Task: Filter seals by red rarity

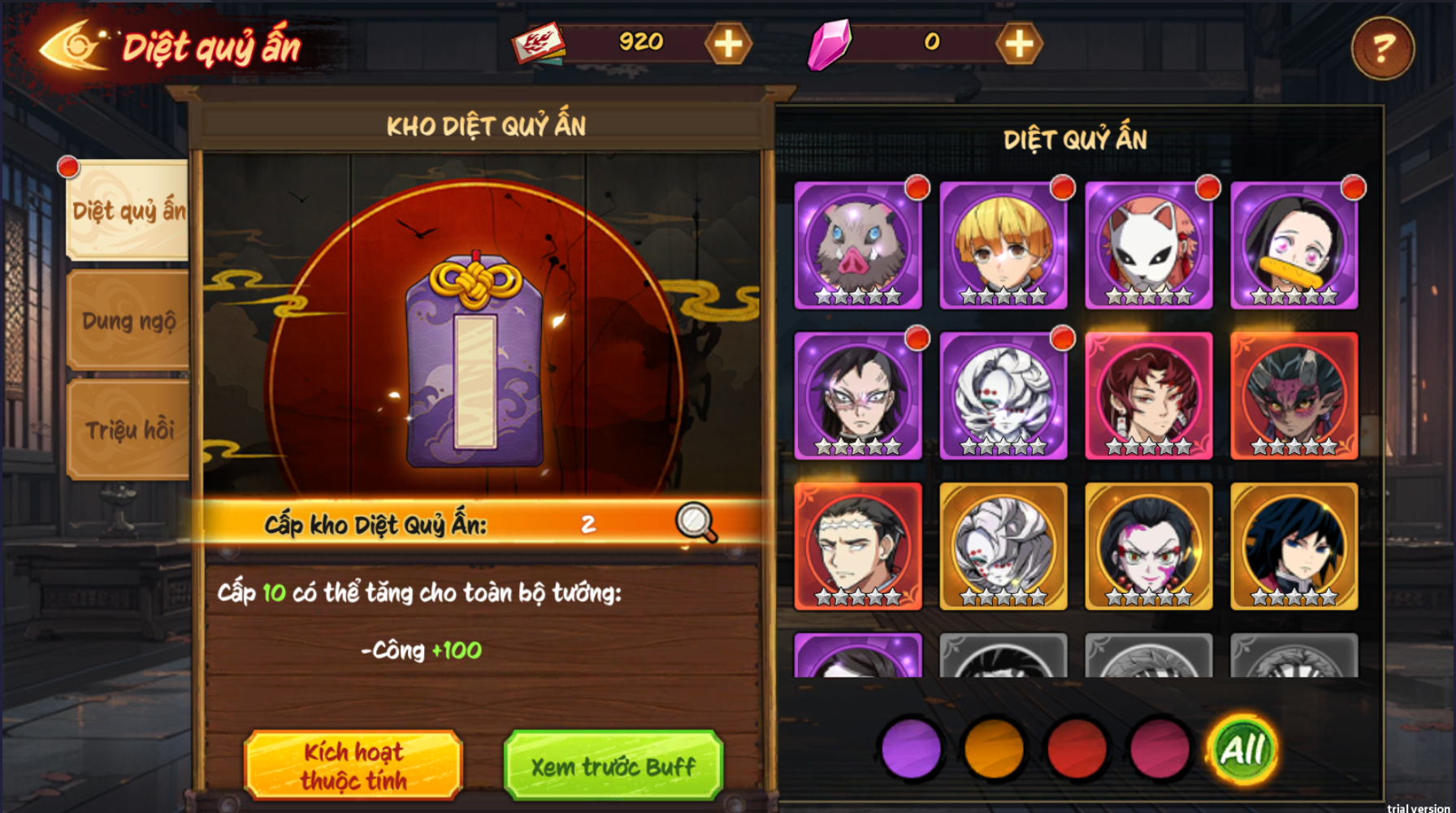Action: [1077, 749]
